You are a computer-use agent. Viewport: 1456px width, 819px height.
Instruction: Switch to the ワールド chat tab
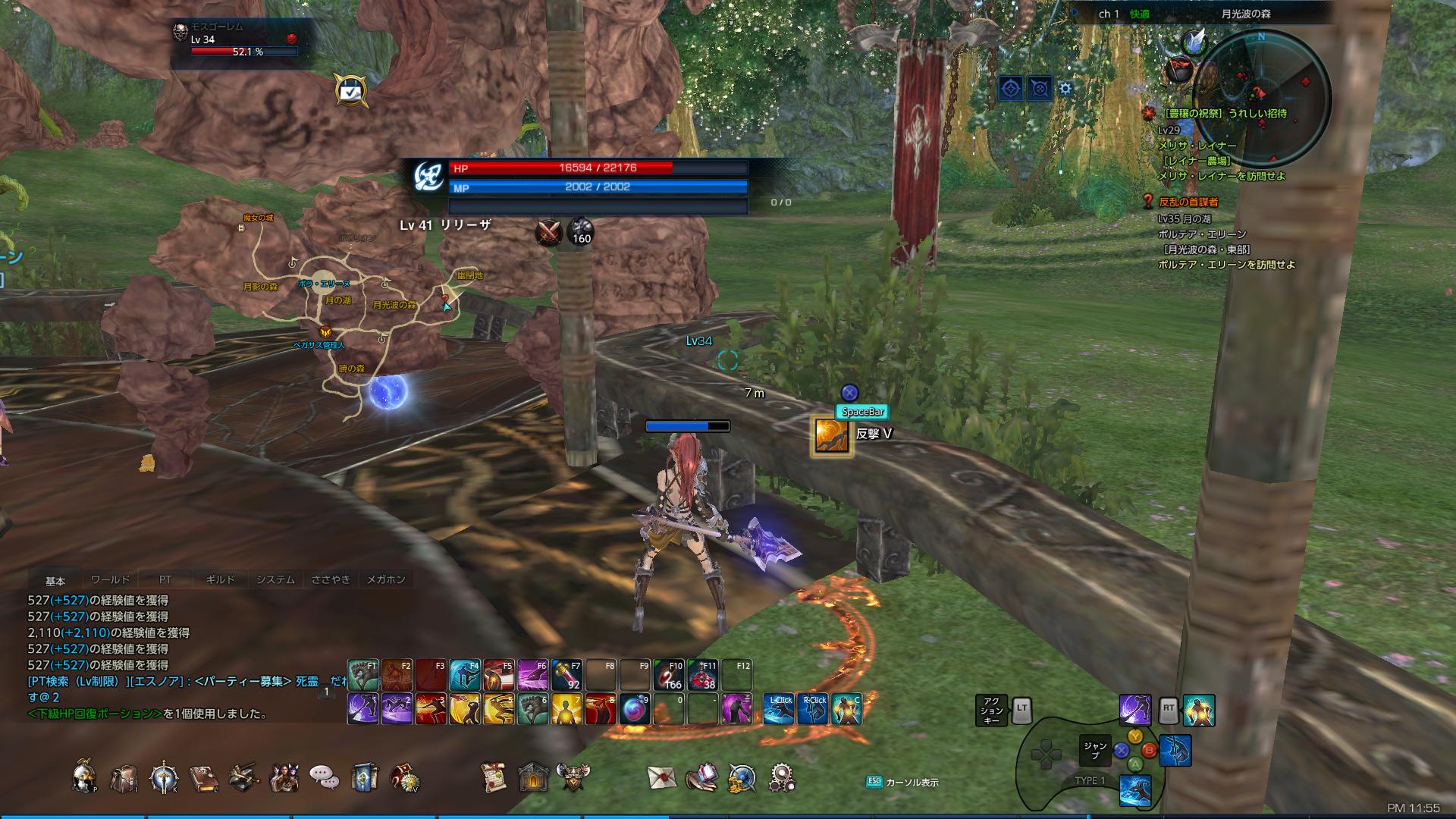click(x=112, y=579)
